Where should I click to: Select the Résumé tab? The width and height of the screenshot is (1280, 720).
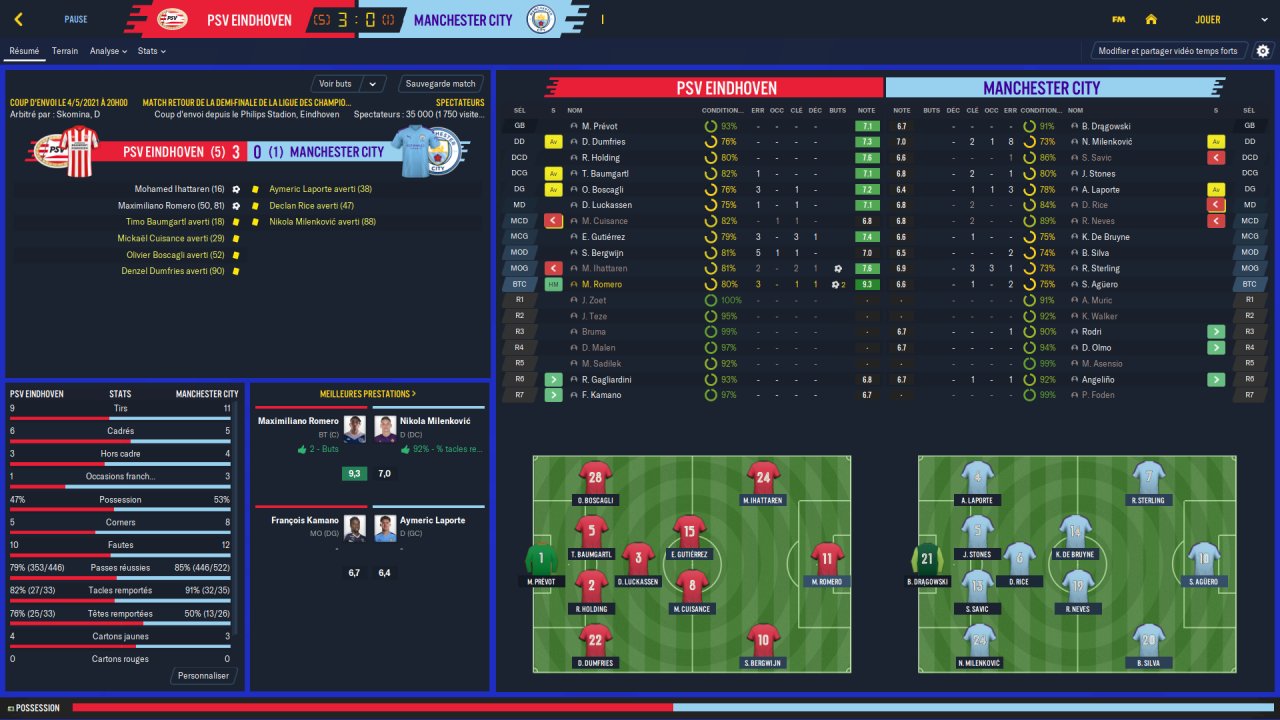(23, 51)
